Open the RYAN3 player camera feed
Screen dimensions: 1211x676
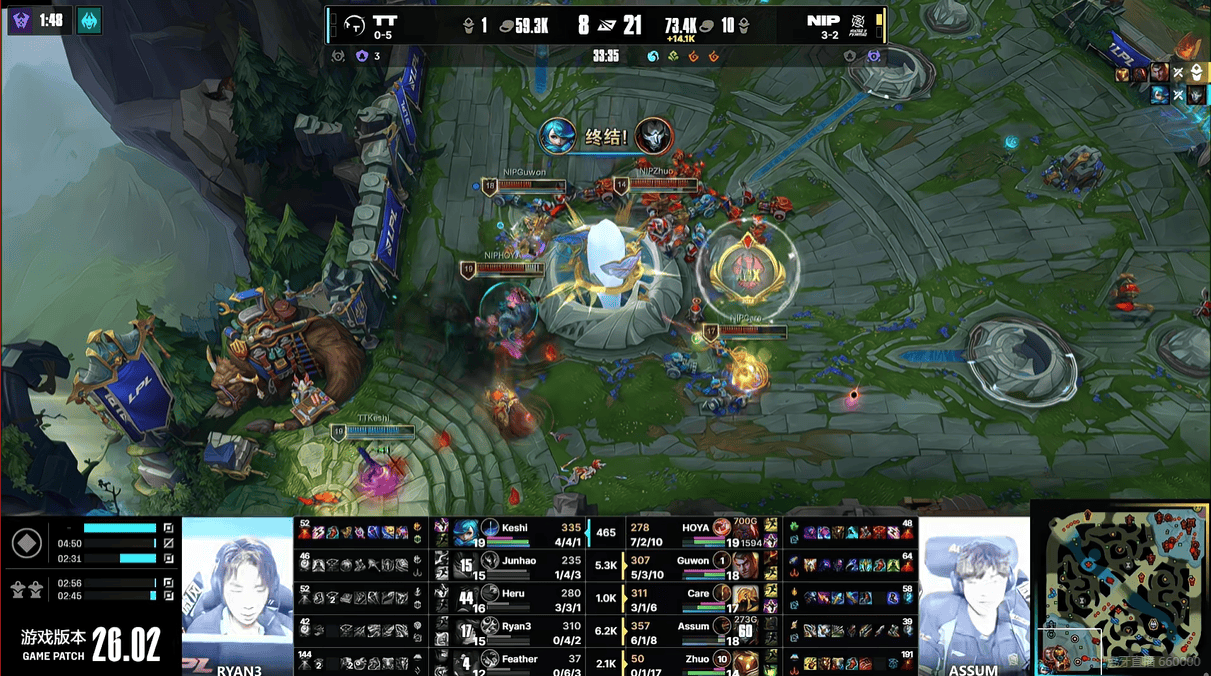pyautogui.click(x=238, y=596)
